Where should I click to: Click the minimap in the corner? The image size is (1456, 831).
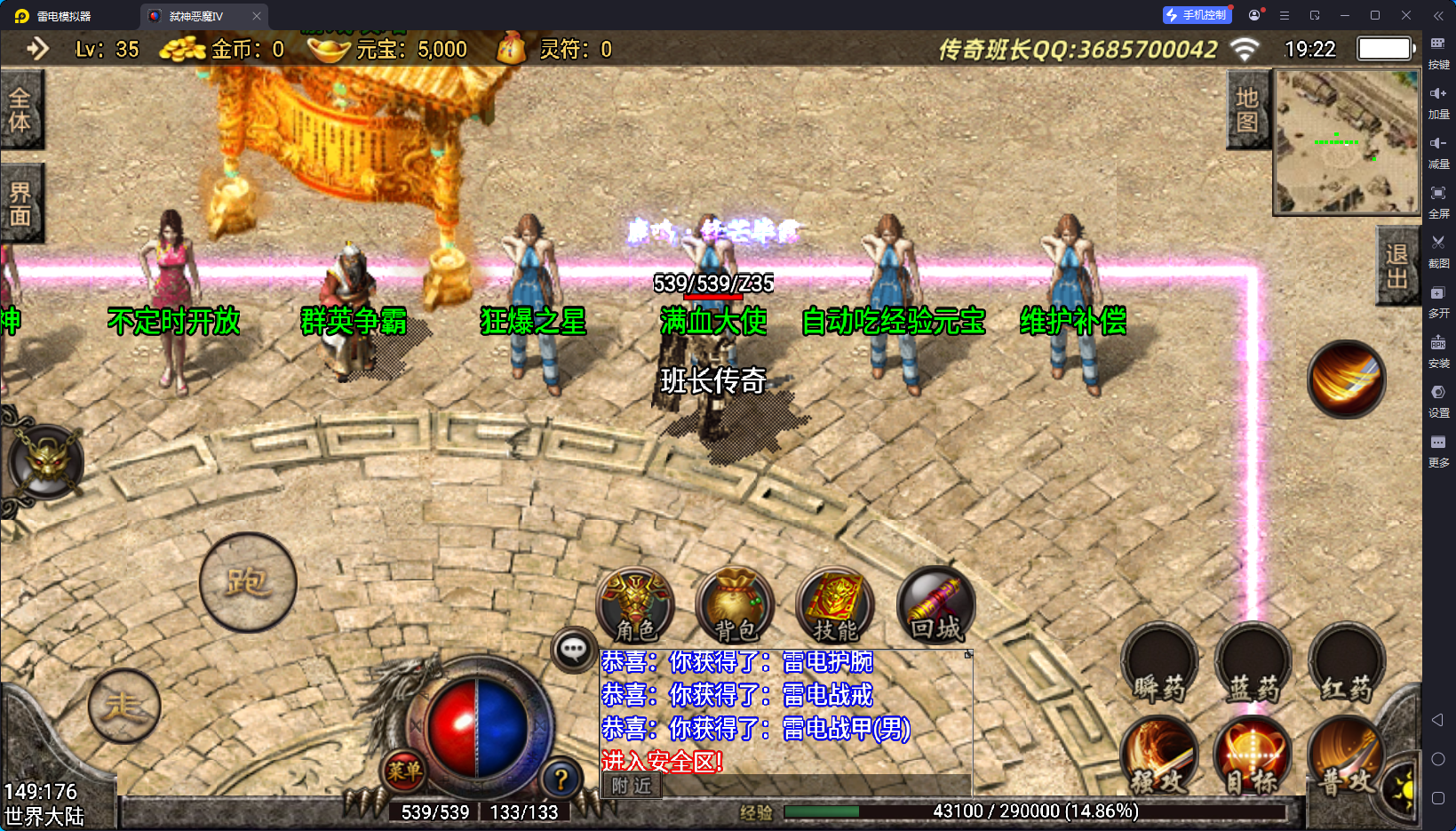pos(1347,142)
